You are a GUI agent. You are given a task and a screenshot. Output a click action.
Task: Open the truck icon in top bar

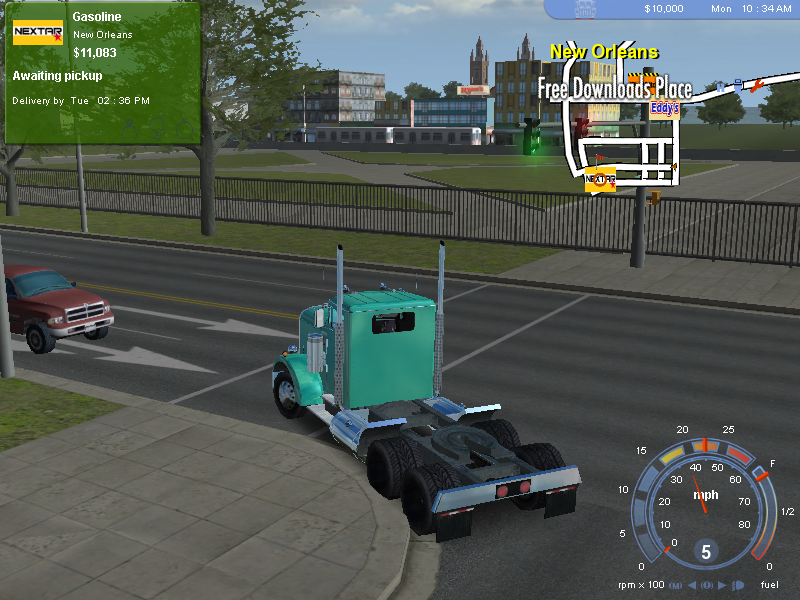tap(585, 9)
